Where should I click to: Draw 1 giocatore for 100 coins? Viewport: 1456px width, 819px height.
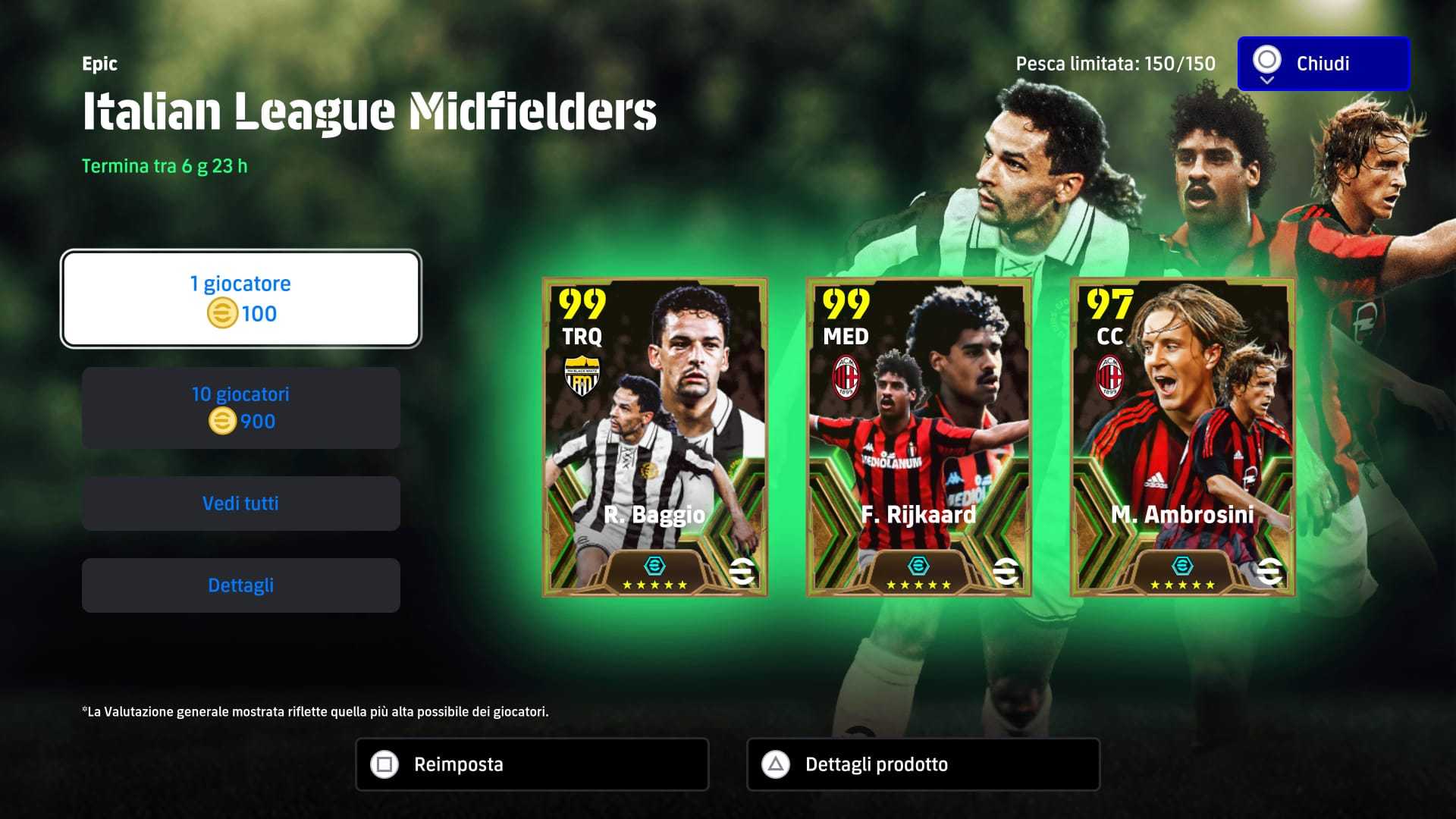pos(240,299)
